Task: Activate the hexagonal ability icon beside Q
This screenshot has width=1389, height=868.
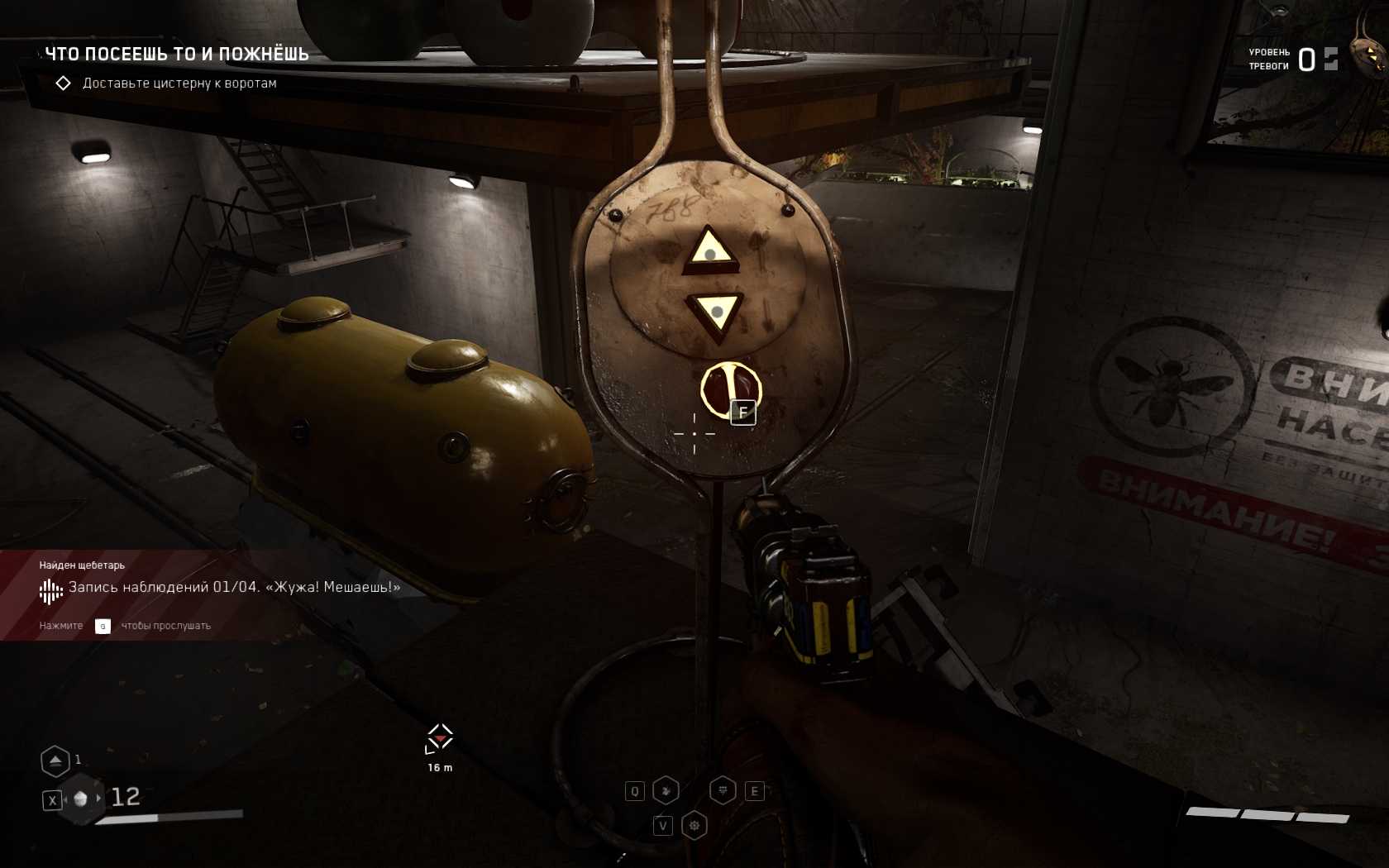Action: coord(666,791)
